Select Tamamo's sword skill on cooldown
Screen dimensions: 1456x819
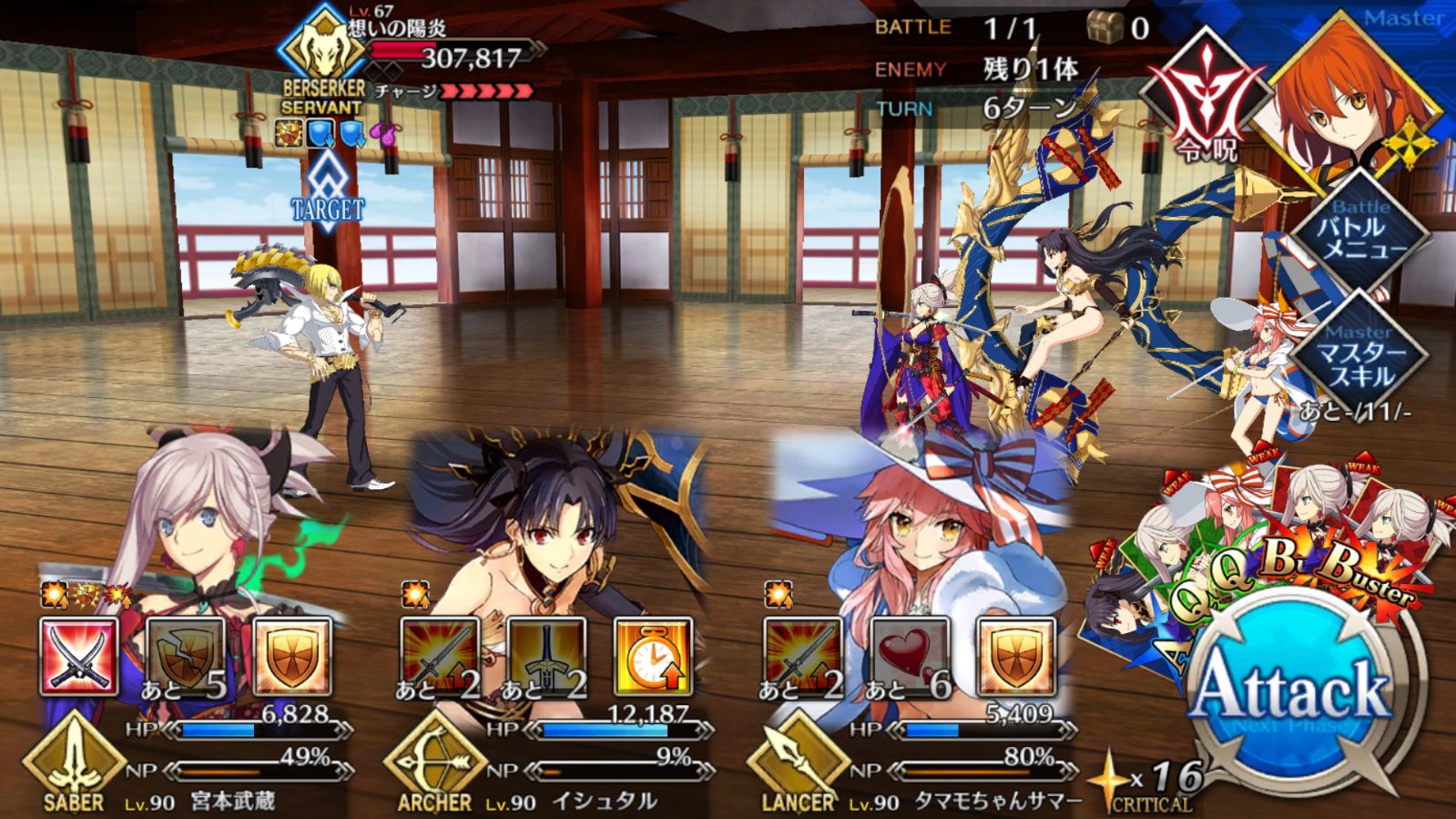click(802, 656)
